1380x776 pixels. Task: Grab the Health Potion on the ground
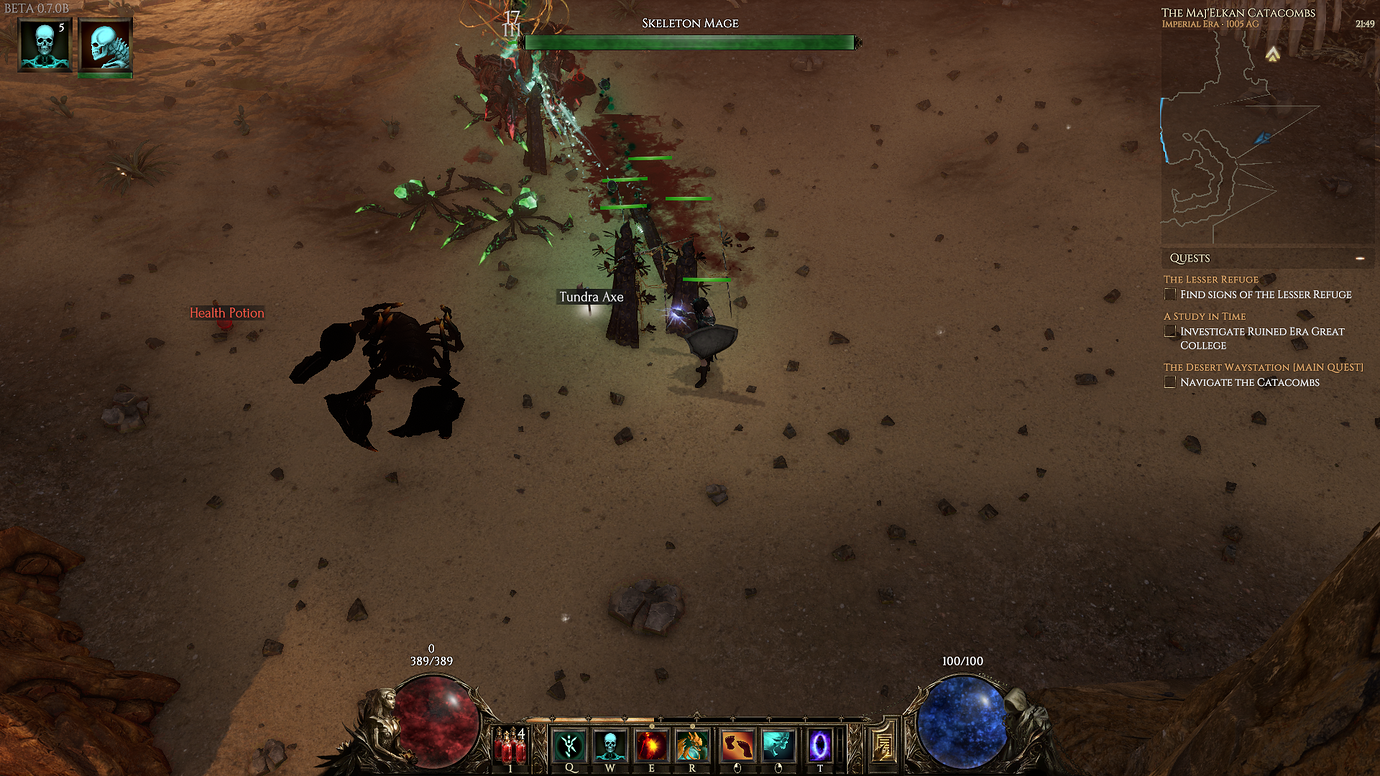227,313
